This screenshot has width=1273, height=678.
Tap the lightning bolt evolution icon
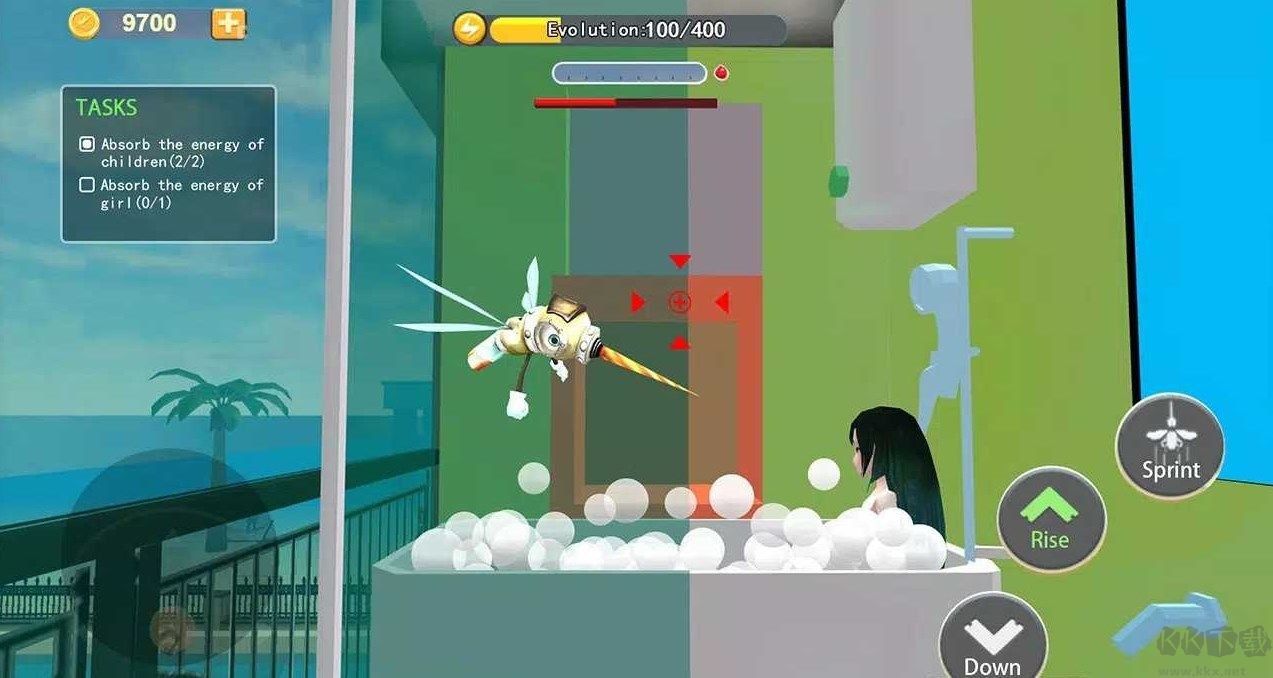[469, 29]
